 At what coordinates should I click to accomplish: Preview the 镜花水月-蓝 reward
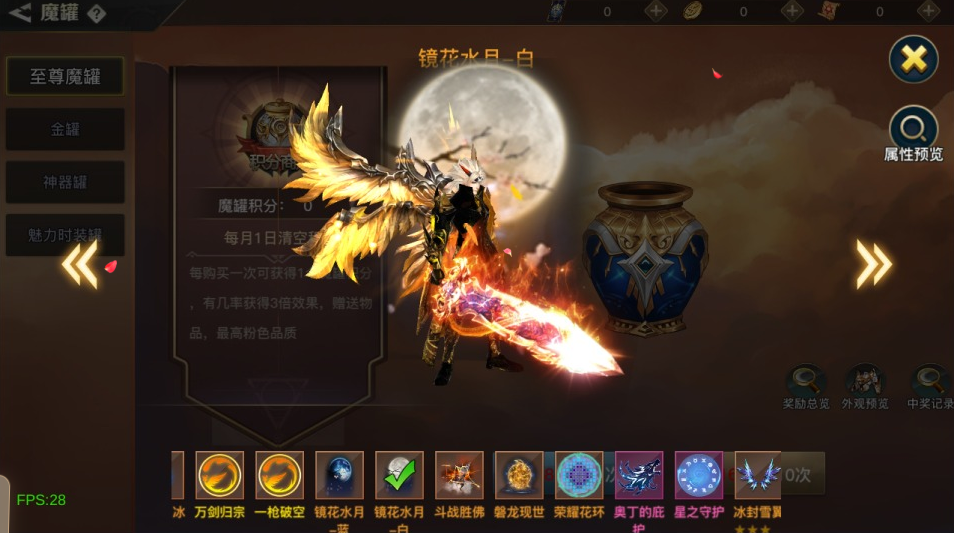pos(339,475)
